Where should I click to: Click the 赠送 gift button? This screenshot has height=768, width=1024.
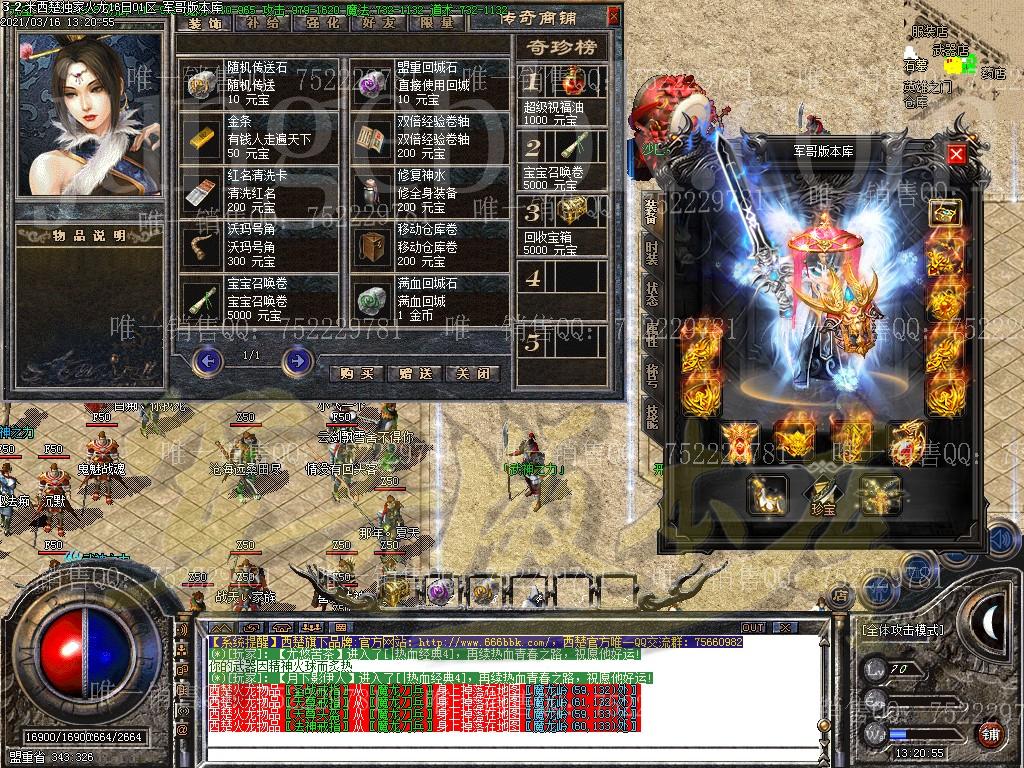pyautogui.click(x=415, y=373)
